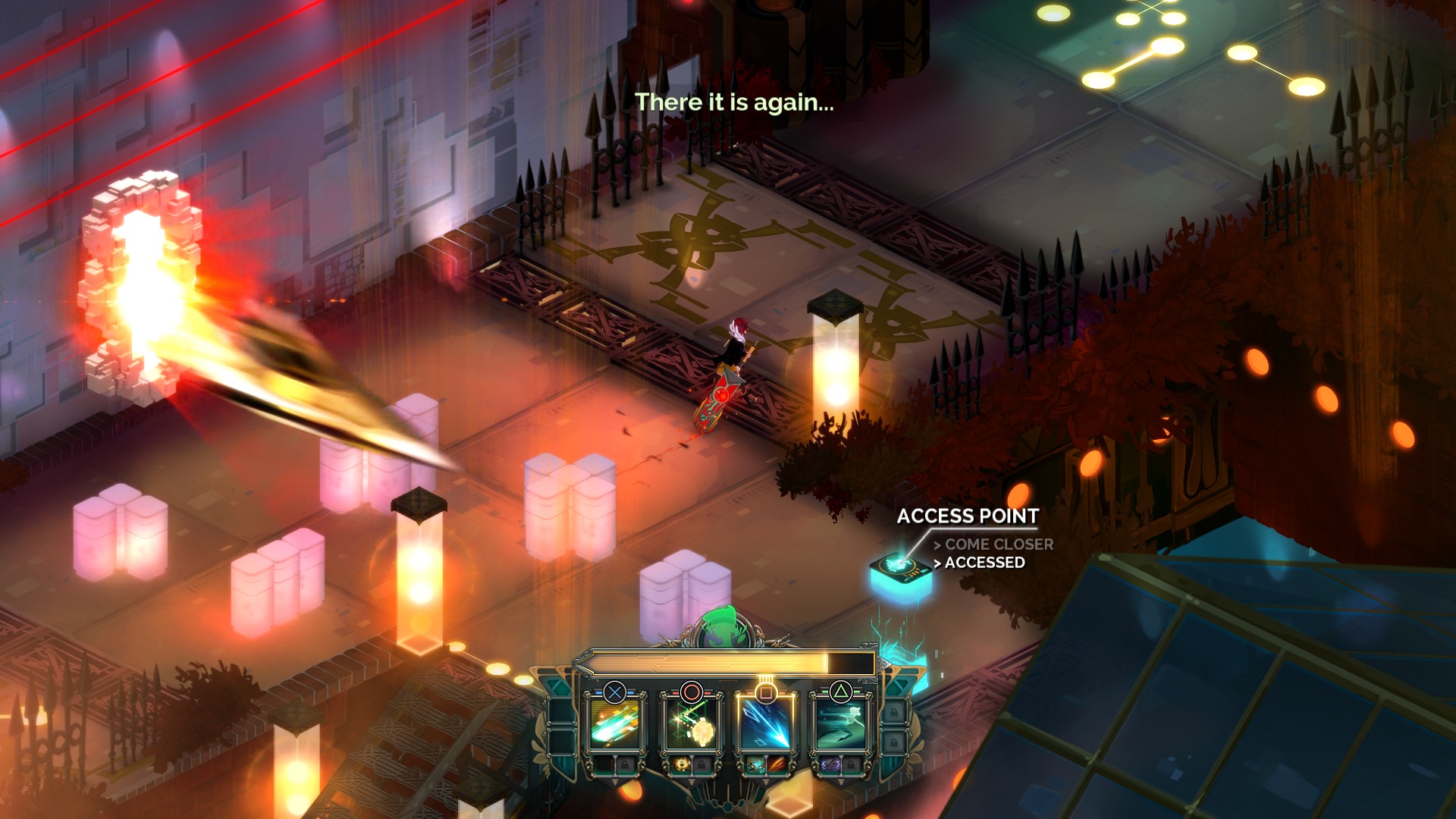Click the orange streak upgrade under the blue beam
1456x819 pixels.
click(777, 764)
